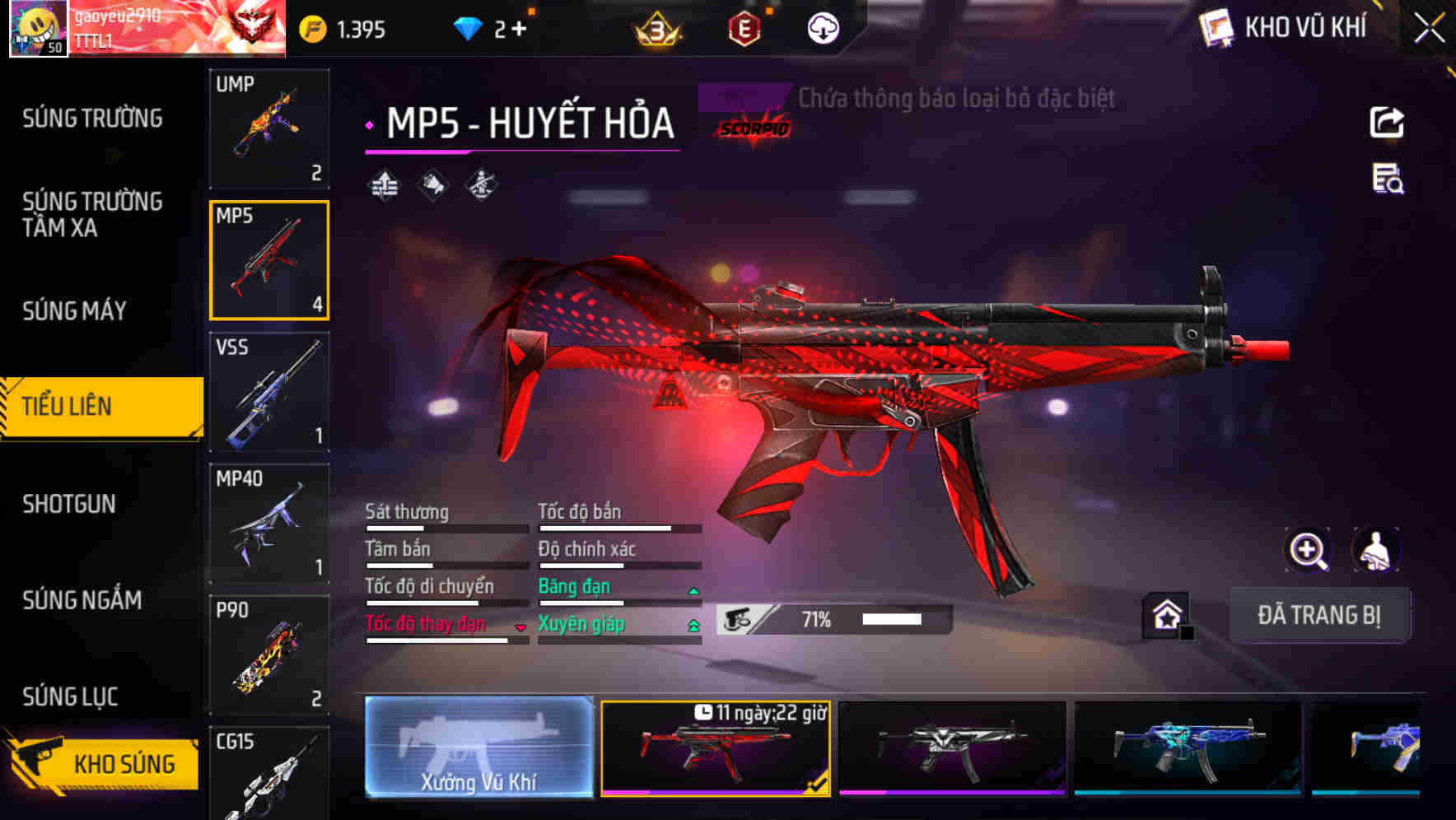The image size is (1456, 820).
Task: Click the megaphone icon under the weapon name
Action: (x=432, y=184)
